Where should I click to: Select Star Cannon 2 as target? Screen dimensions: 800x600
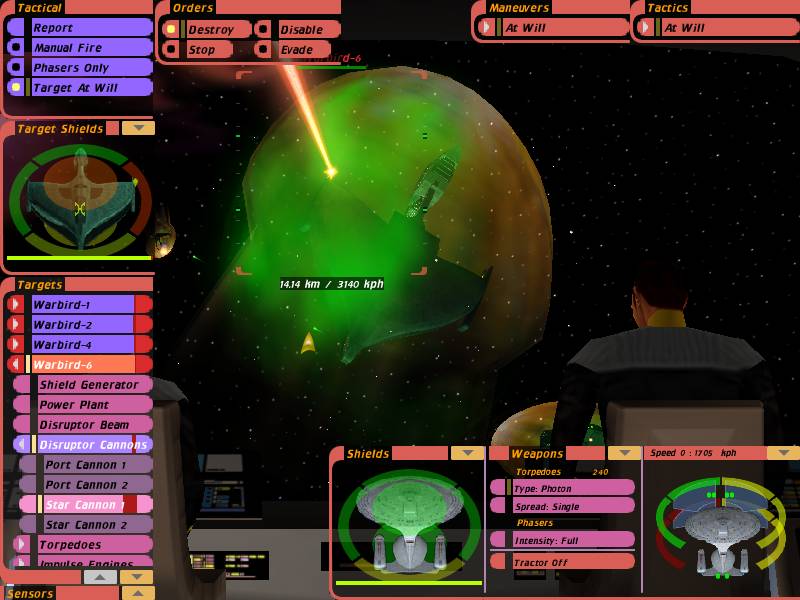(x=88, y=524)
